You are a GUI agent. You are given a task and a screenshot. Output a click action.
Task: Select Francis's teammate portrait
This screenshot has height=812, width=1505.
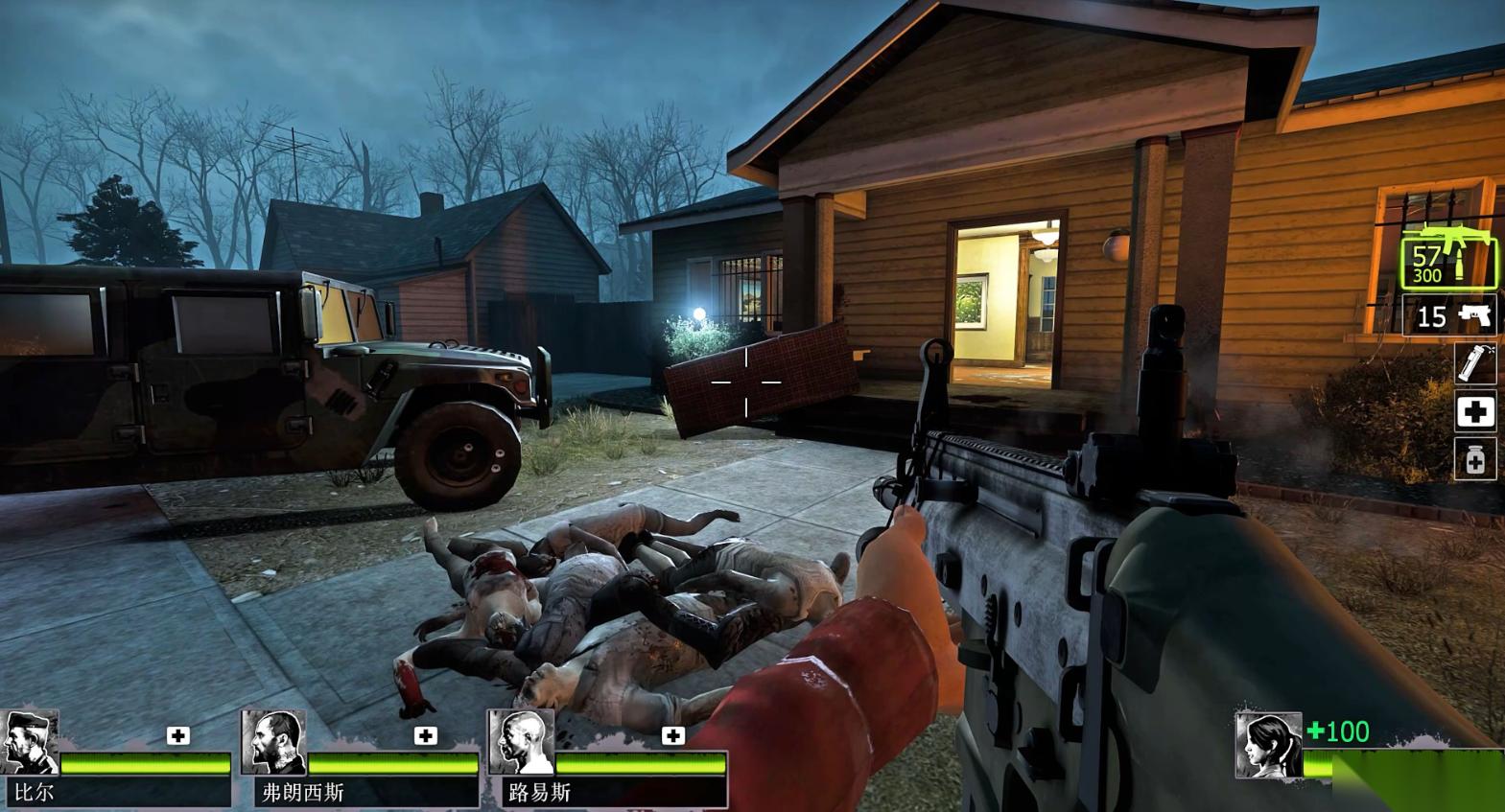pyautogui.click(x=272, y=742)
